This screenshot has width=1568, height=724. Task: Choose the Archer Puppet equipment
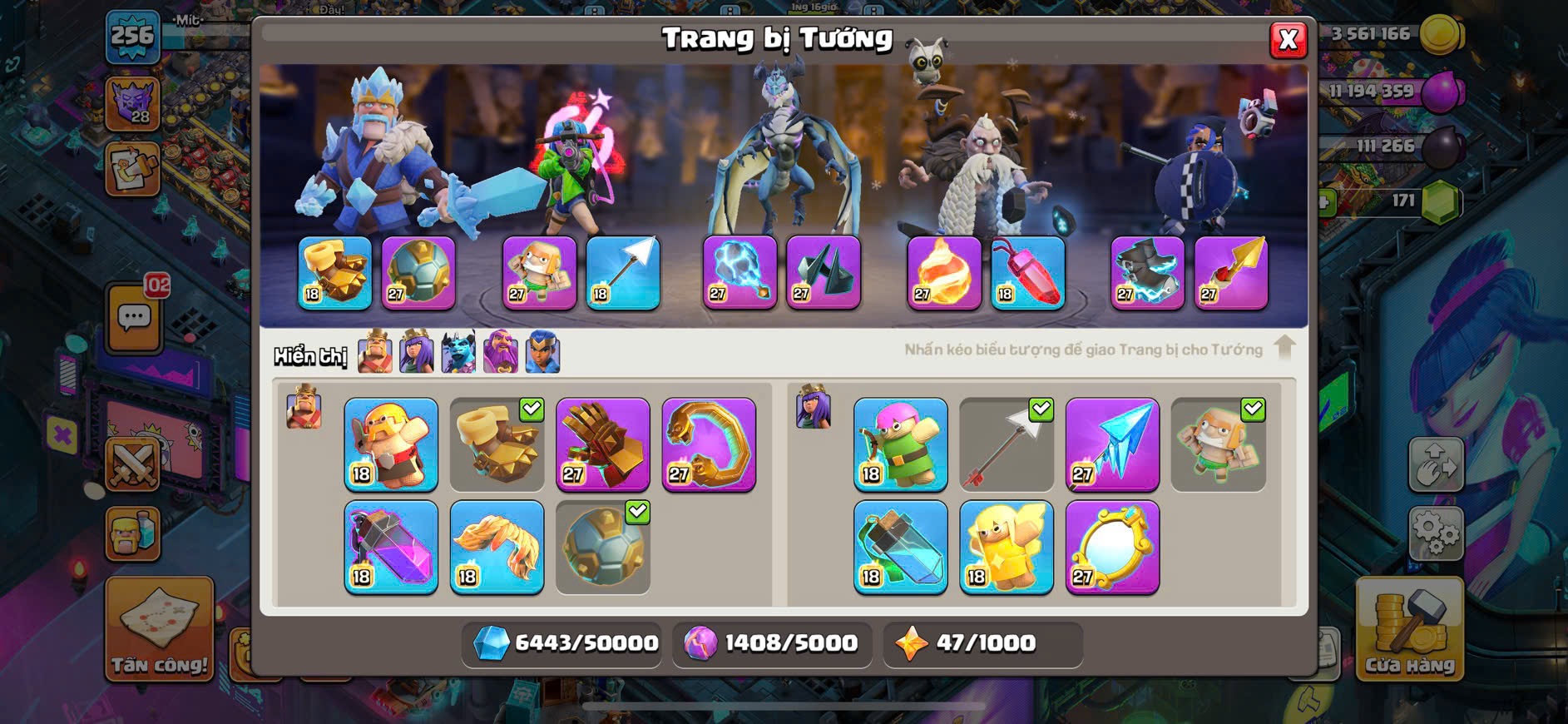(900, 444)
